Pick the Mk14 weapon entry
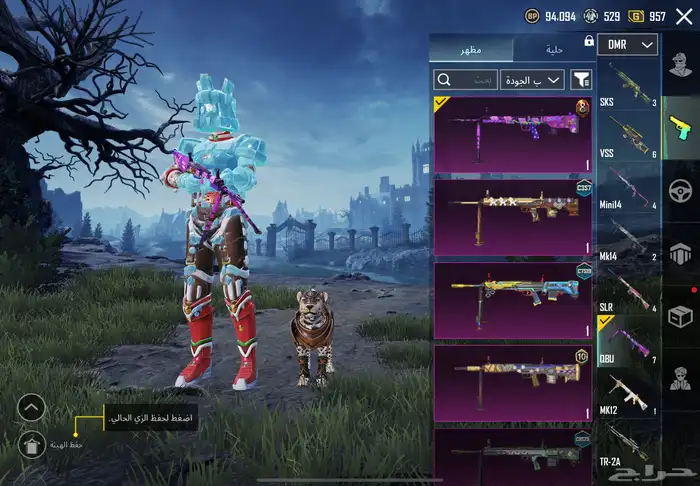The height and width of the screenshot is (486, 700). point(628,240)
